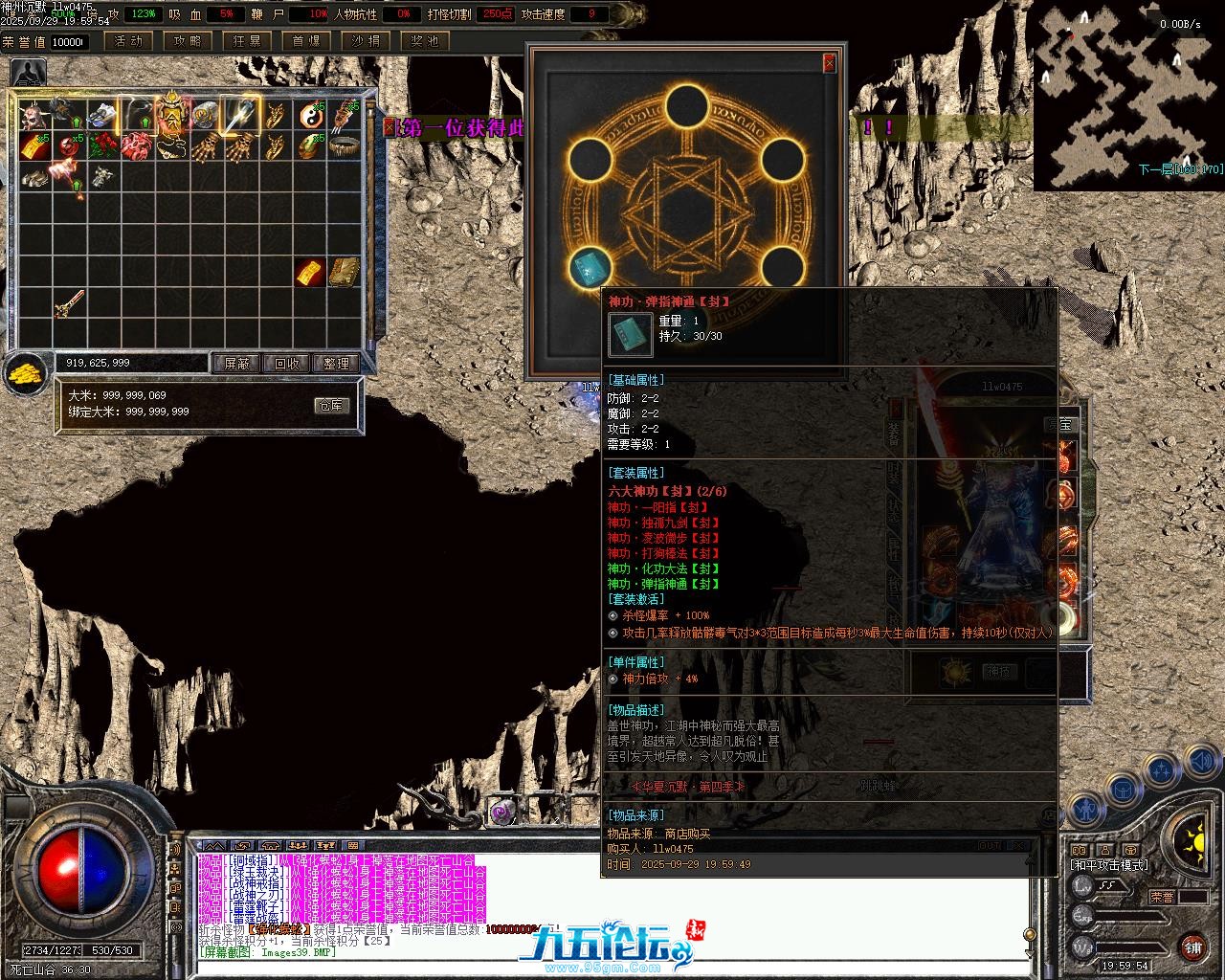Select the teal book in the circle slot
This screenshot has height=980, width=1225.
pyautogui.click(x=590, y=268)
